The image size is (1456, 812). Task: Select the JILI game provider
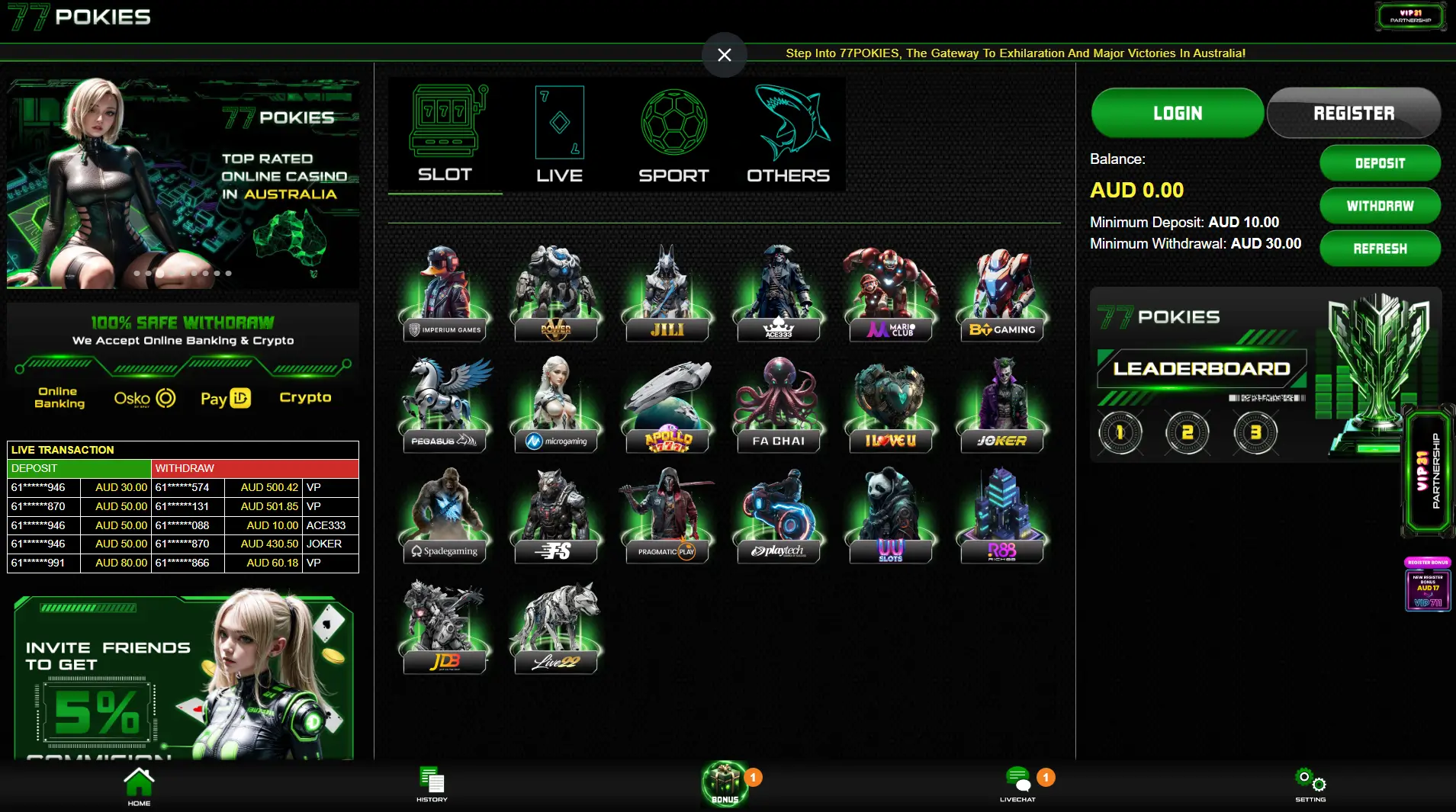click(667, 294)
